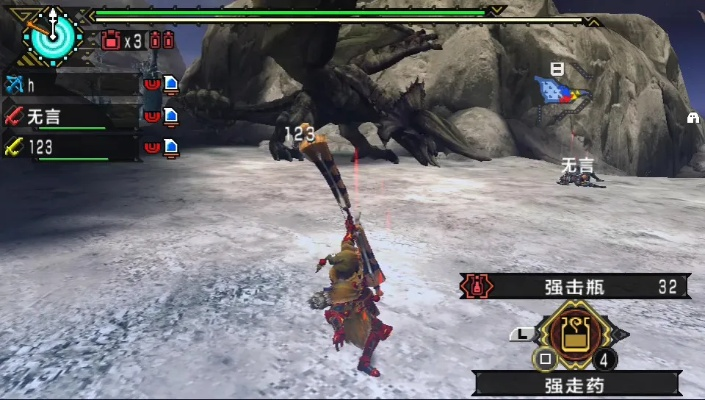
Task: Open the area minimap
Action: [x=562, y=91]
